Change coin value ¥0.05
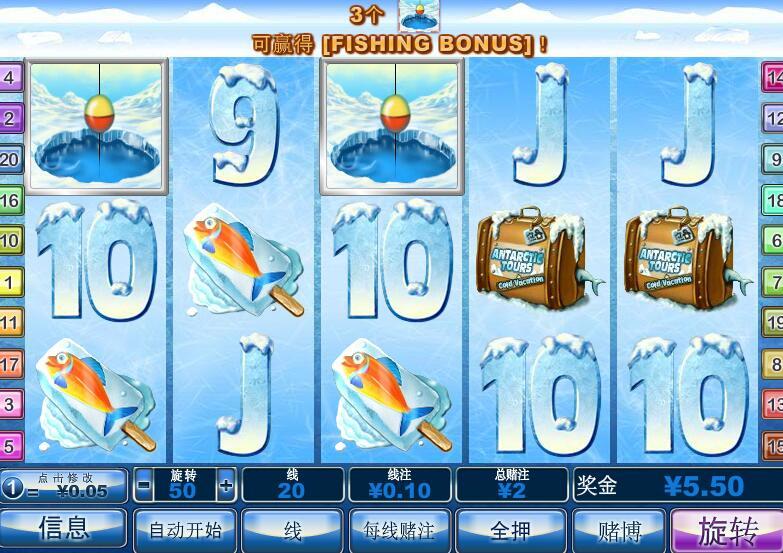The height and width of the screenshot is (553, 783). tap(66, 486)
